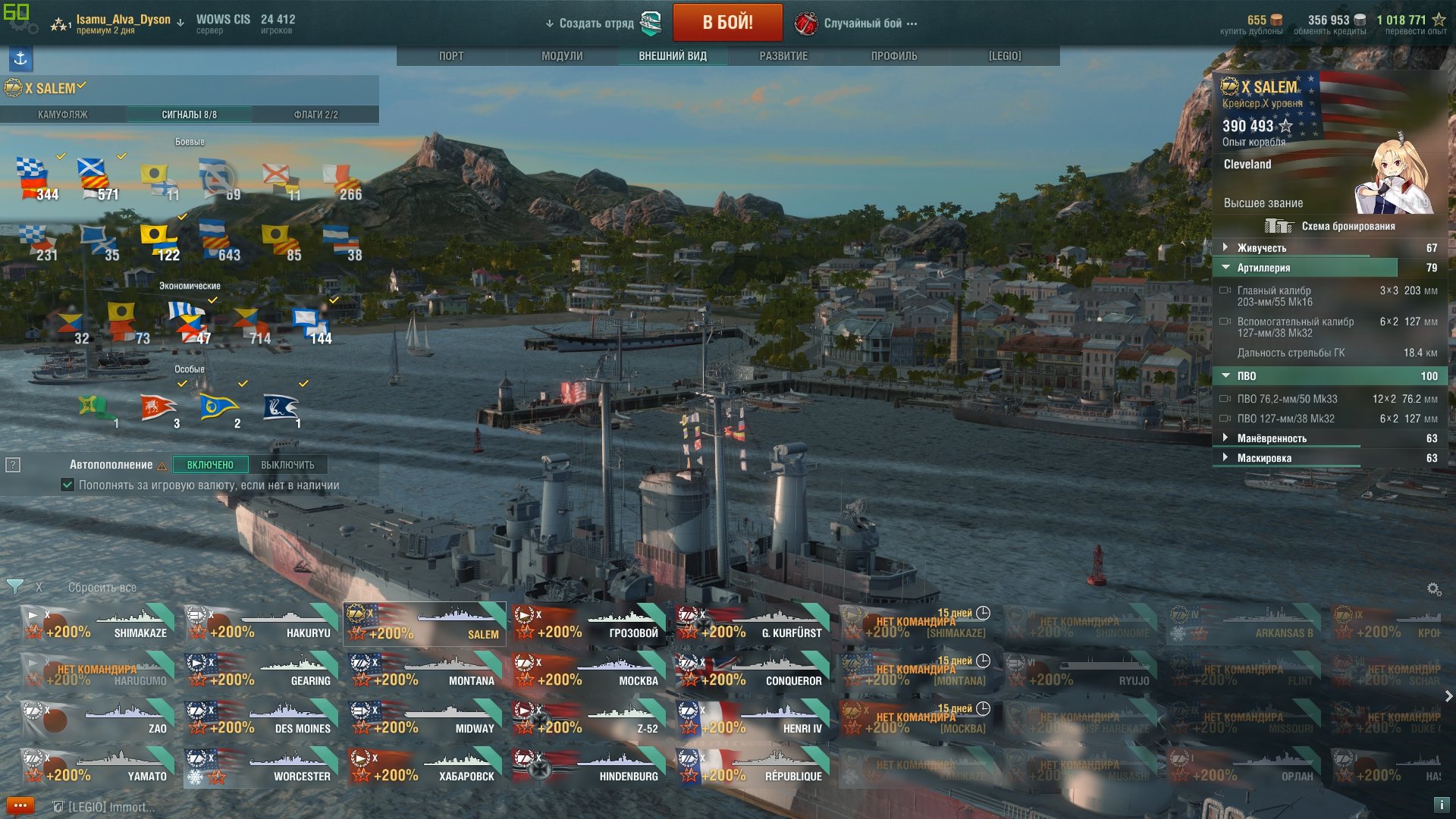This screenshot has width=1456, height=819.
Task: Choose the Yamato ship tile
Action: tap(99, 767)
